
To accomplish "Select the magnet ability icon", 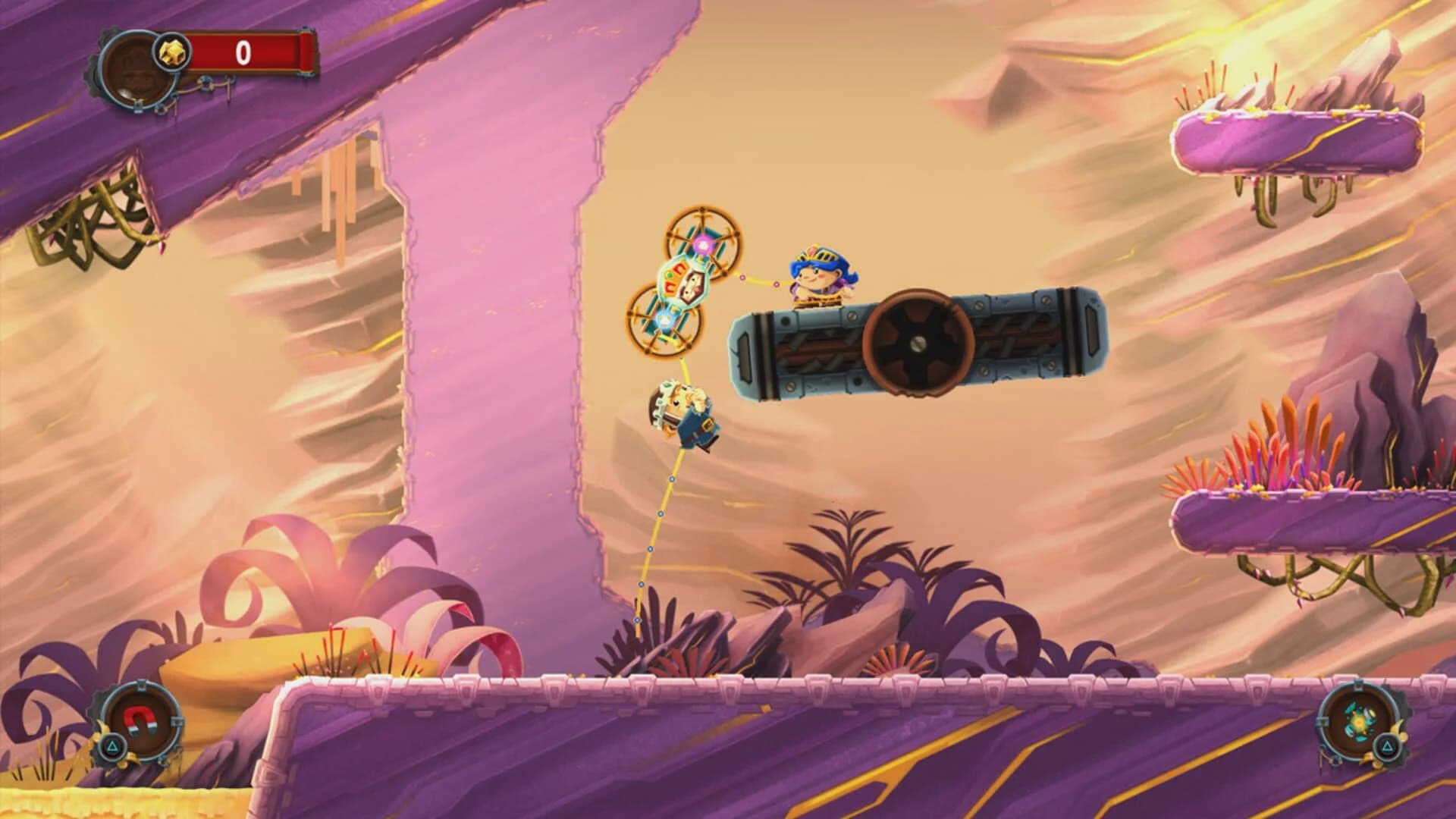I will point(139,719).
